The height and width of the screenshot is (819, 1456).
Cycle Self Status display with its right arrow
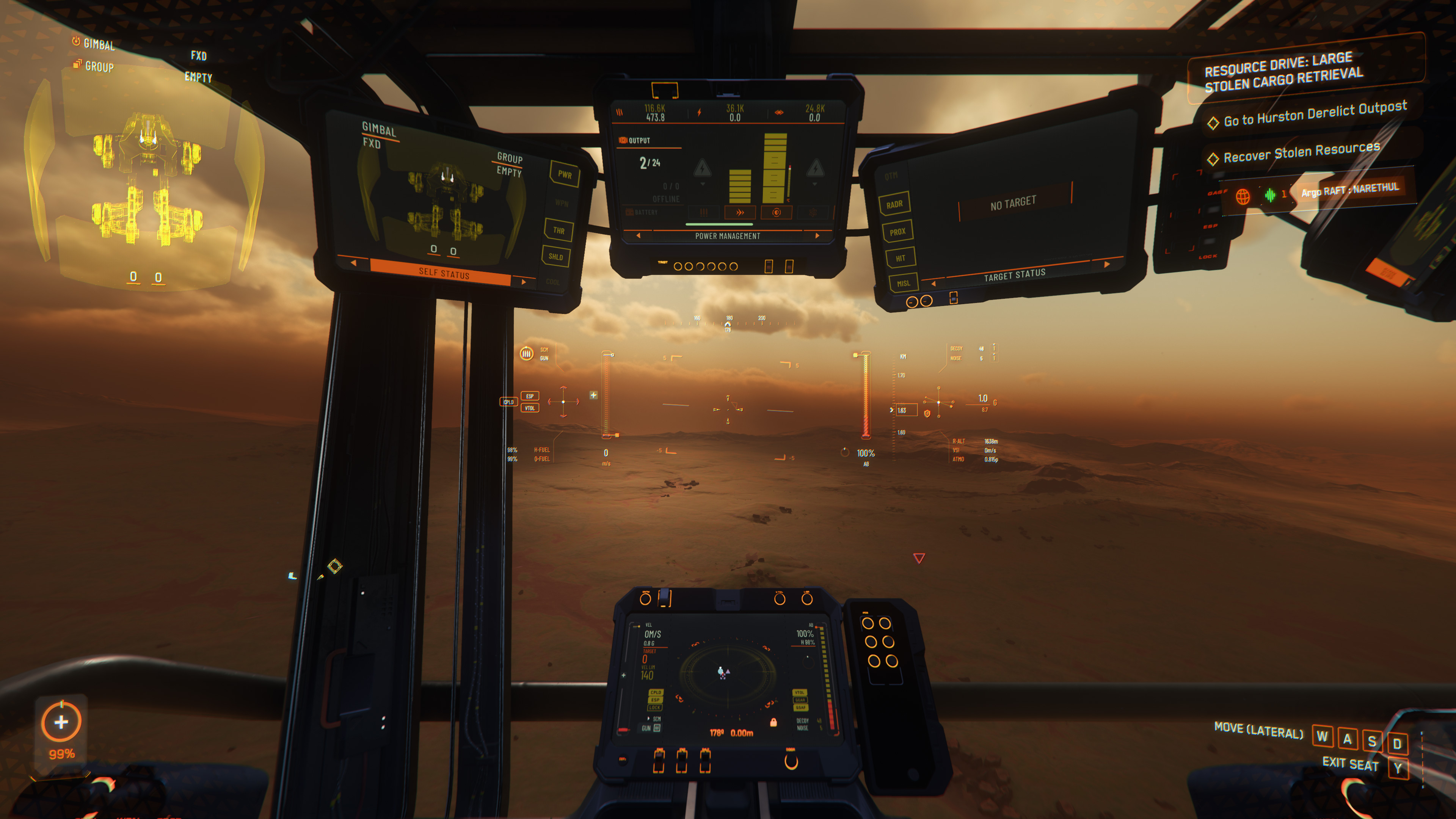524,281
